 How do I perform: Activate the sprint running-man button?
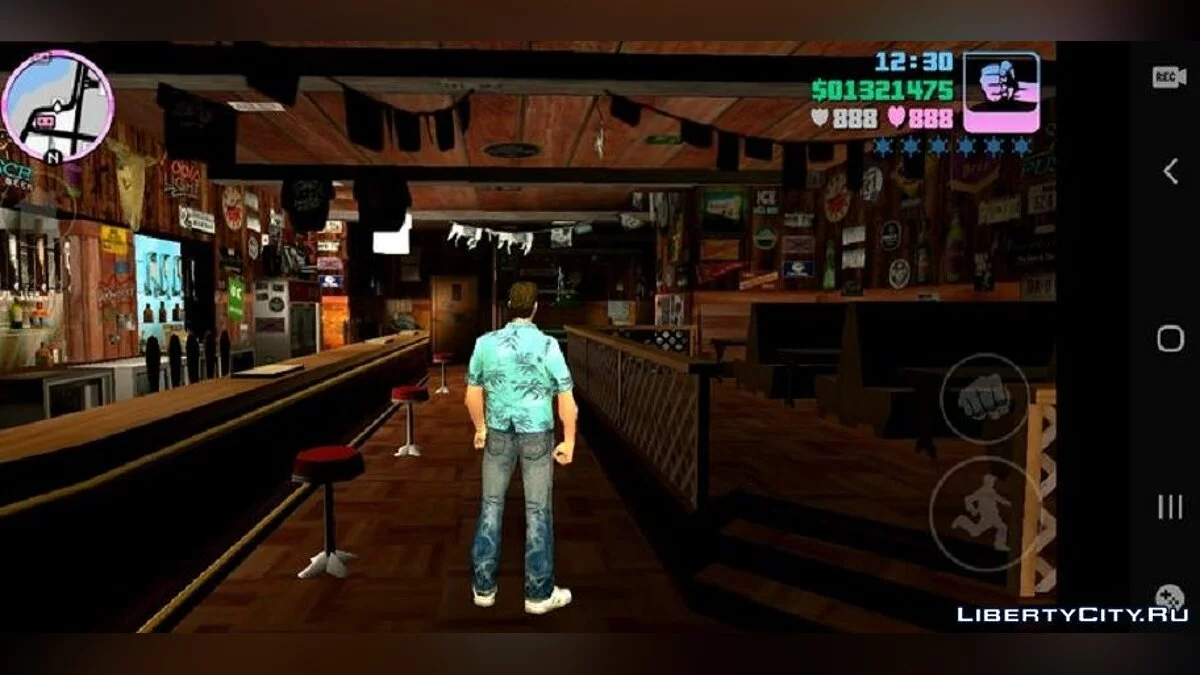984,514
